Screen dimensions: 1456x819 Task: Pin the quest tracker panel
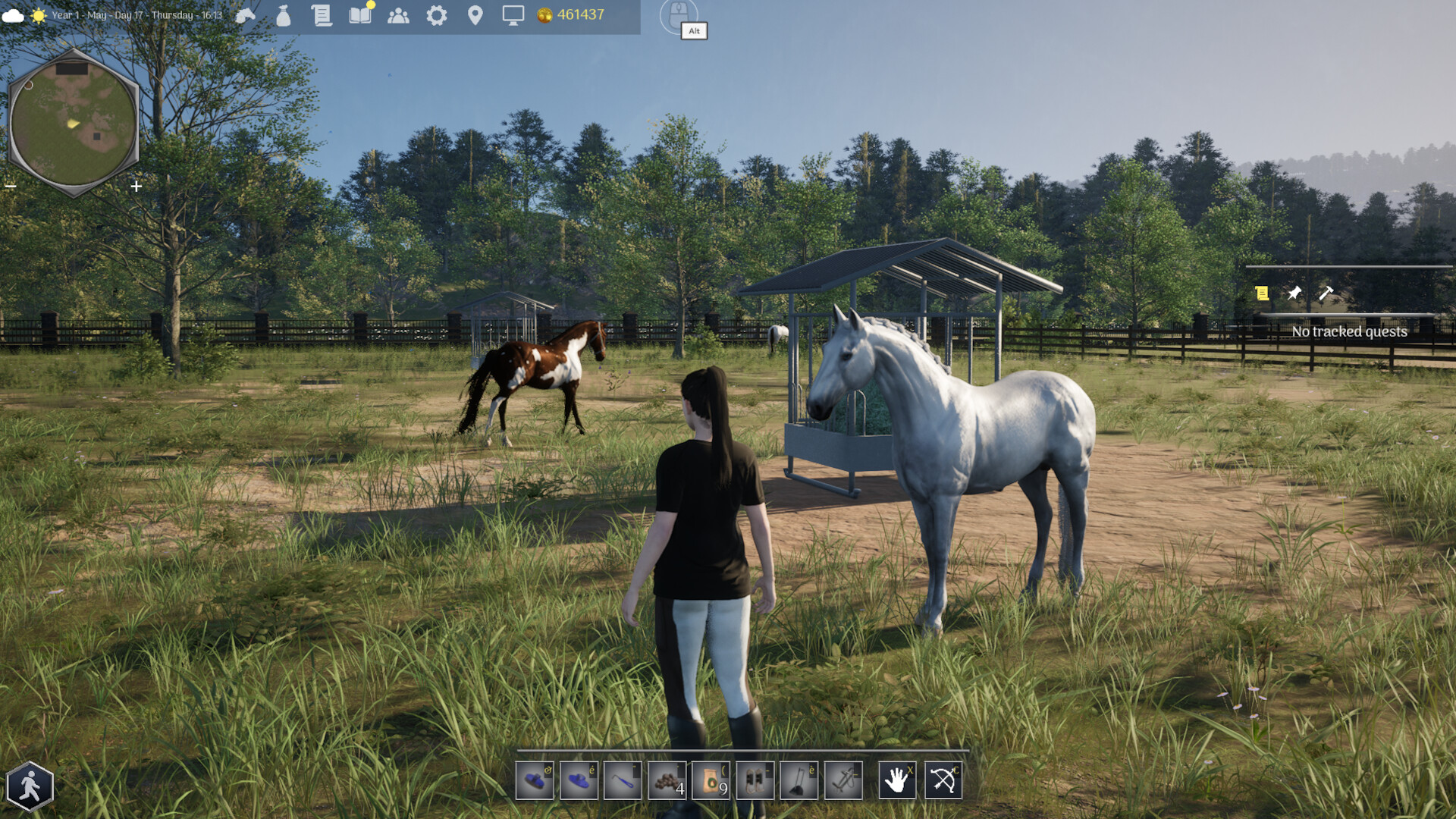click(1294, 294)
